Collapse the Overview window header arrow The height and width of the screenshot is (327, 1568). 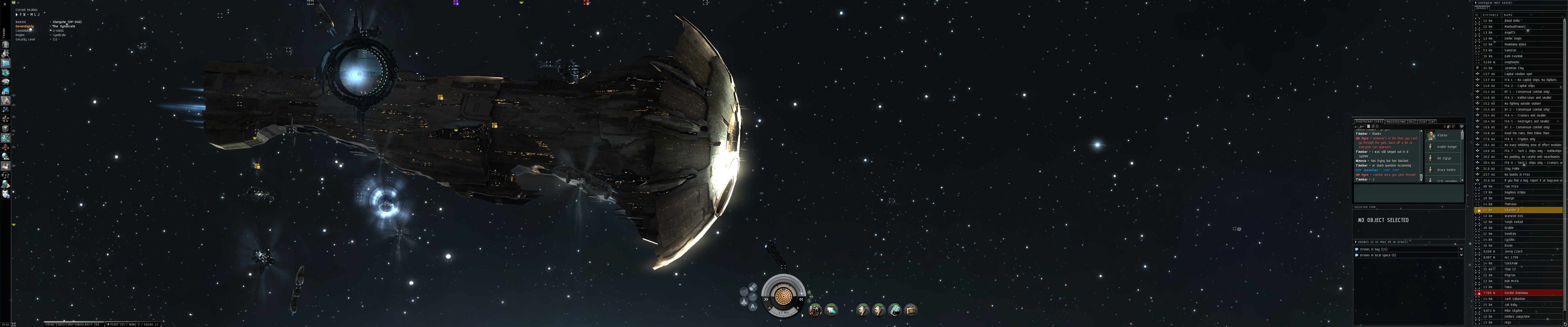(1476, 2)
